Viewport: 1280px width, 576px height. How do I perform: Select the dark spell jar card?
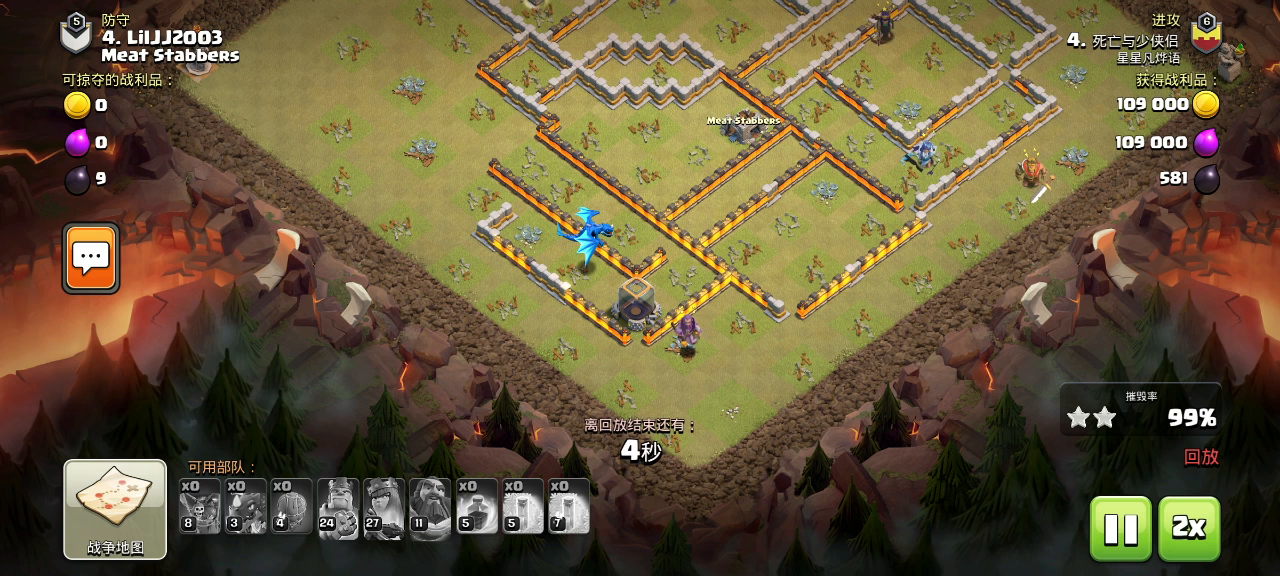pyautogui.click(x=477, y=508)
